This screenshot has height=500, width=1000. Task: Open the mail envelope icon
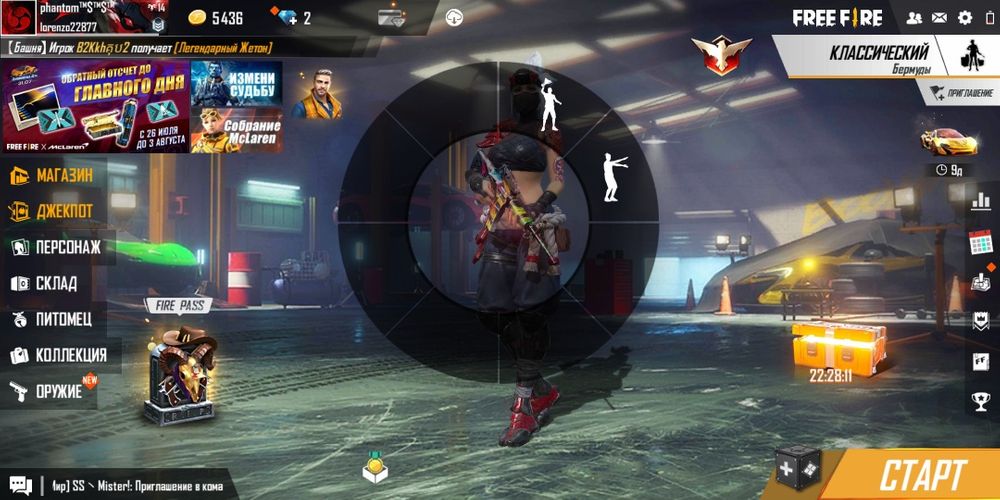tap(939, 18)
